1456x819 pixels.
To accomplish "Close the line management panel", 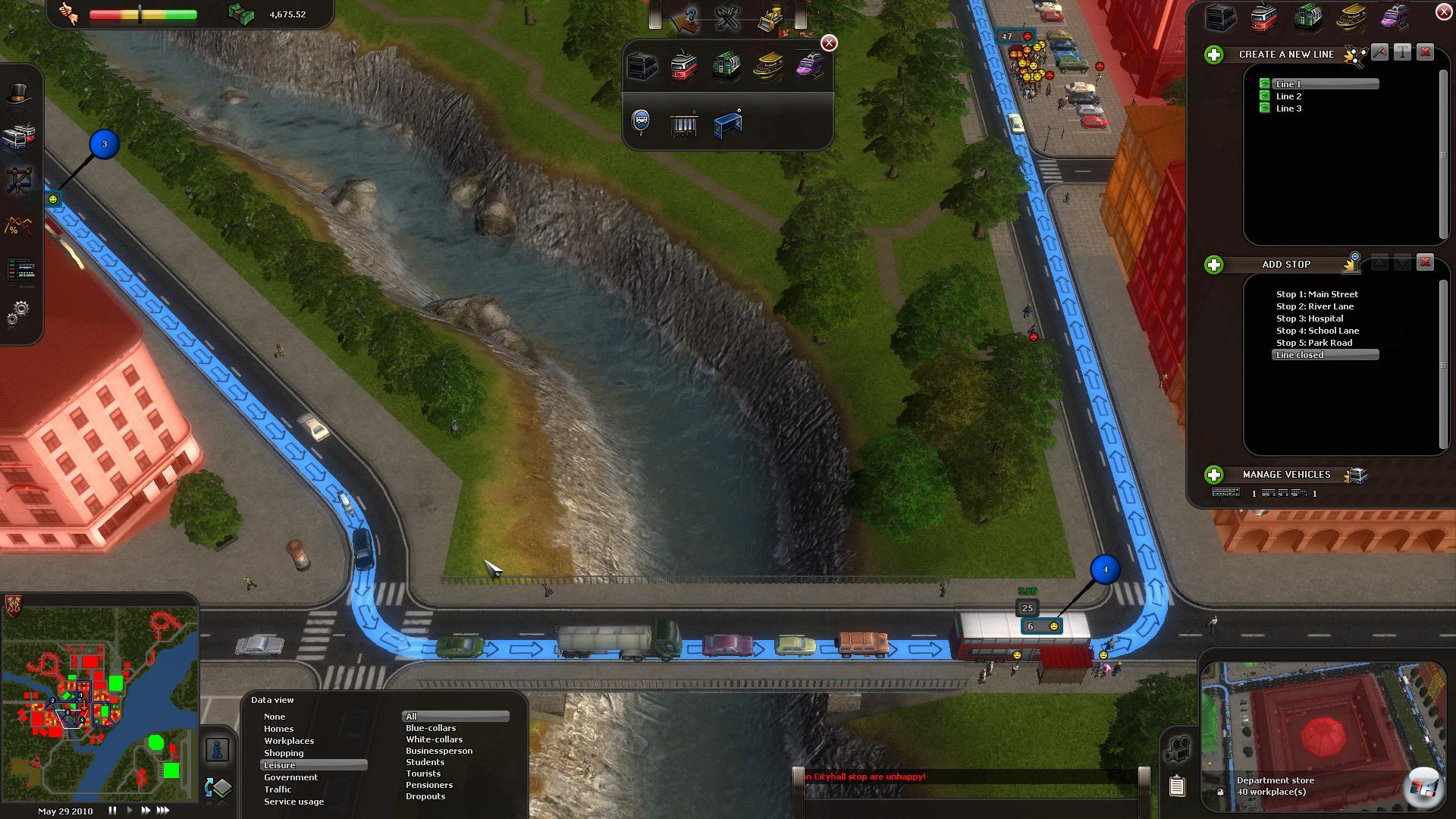I will click(1444, 11).
